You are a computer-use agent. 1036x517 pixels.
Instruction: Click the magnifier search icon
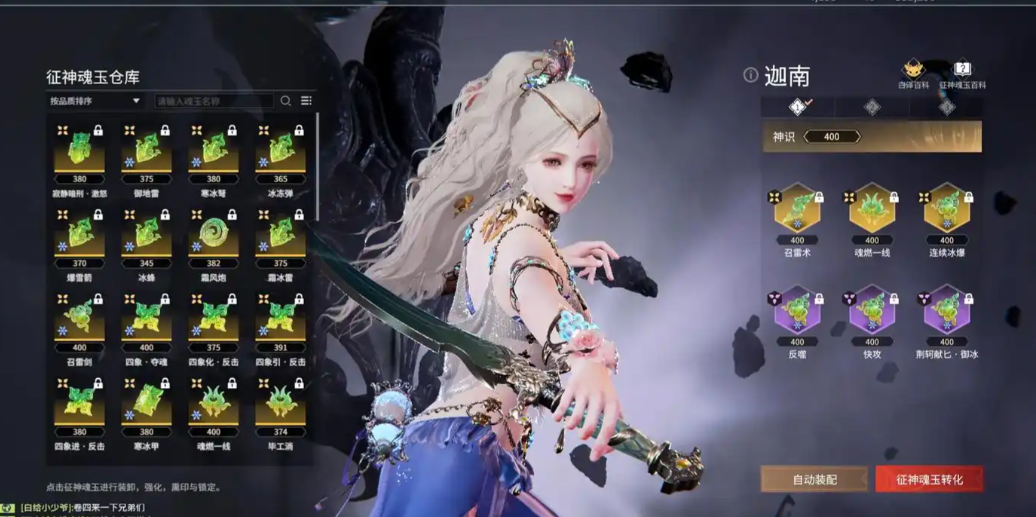pos(286,101)
